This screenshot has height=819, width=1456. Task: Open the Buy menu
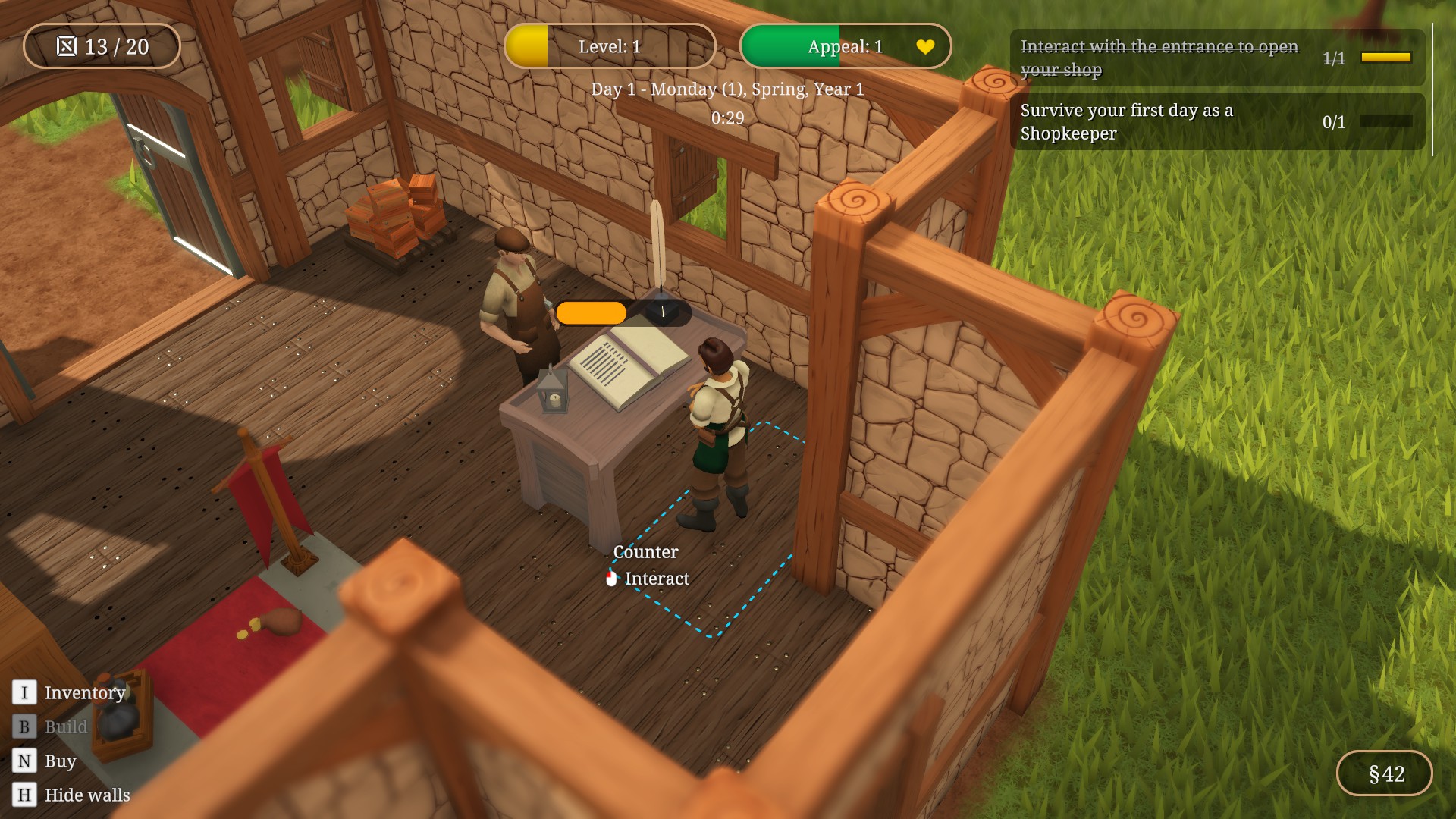click(59, 761)
